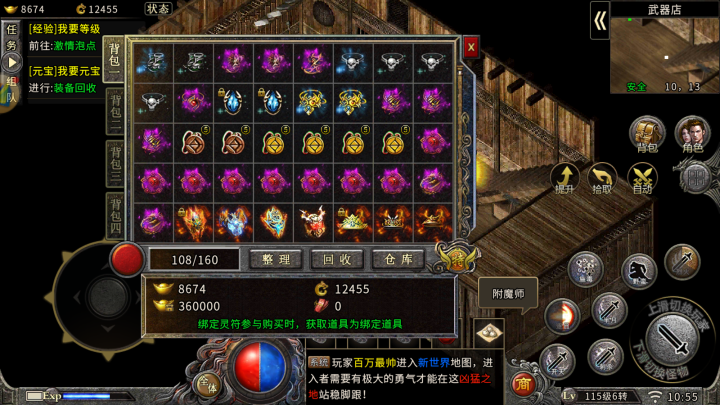720x405 pixels.
Task: Open the 背包 bag icon
Action: (647, 134)
